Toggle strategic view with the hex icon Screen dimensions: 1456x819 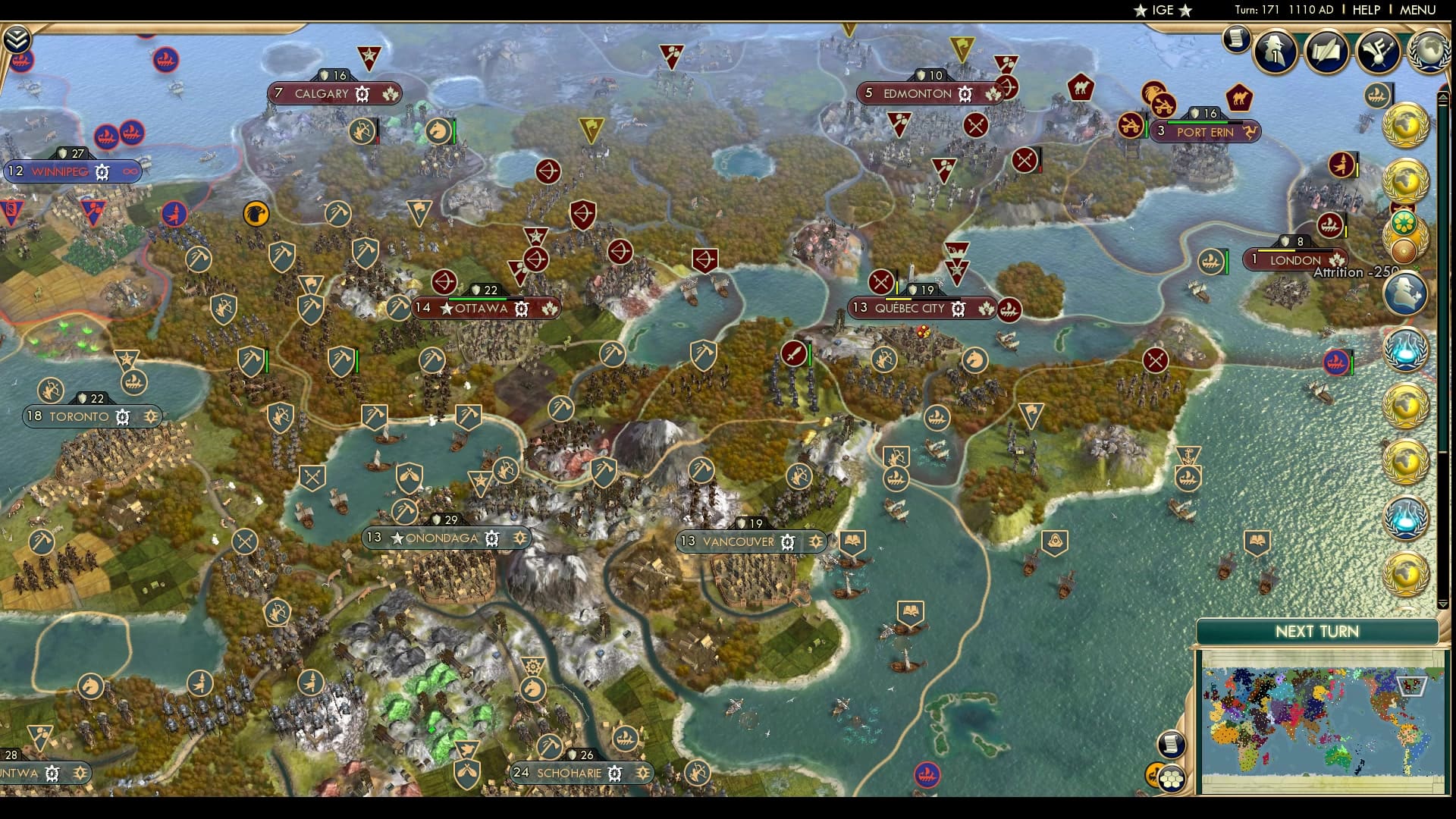click(x=1172, y=780)
